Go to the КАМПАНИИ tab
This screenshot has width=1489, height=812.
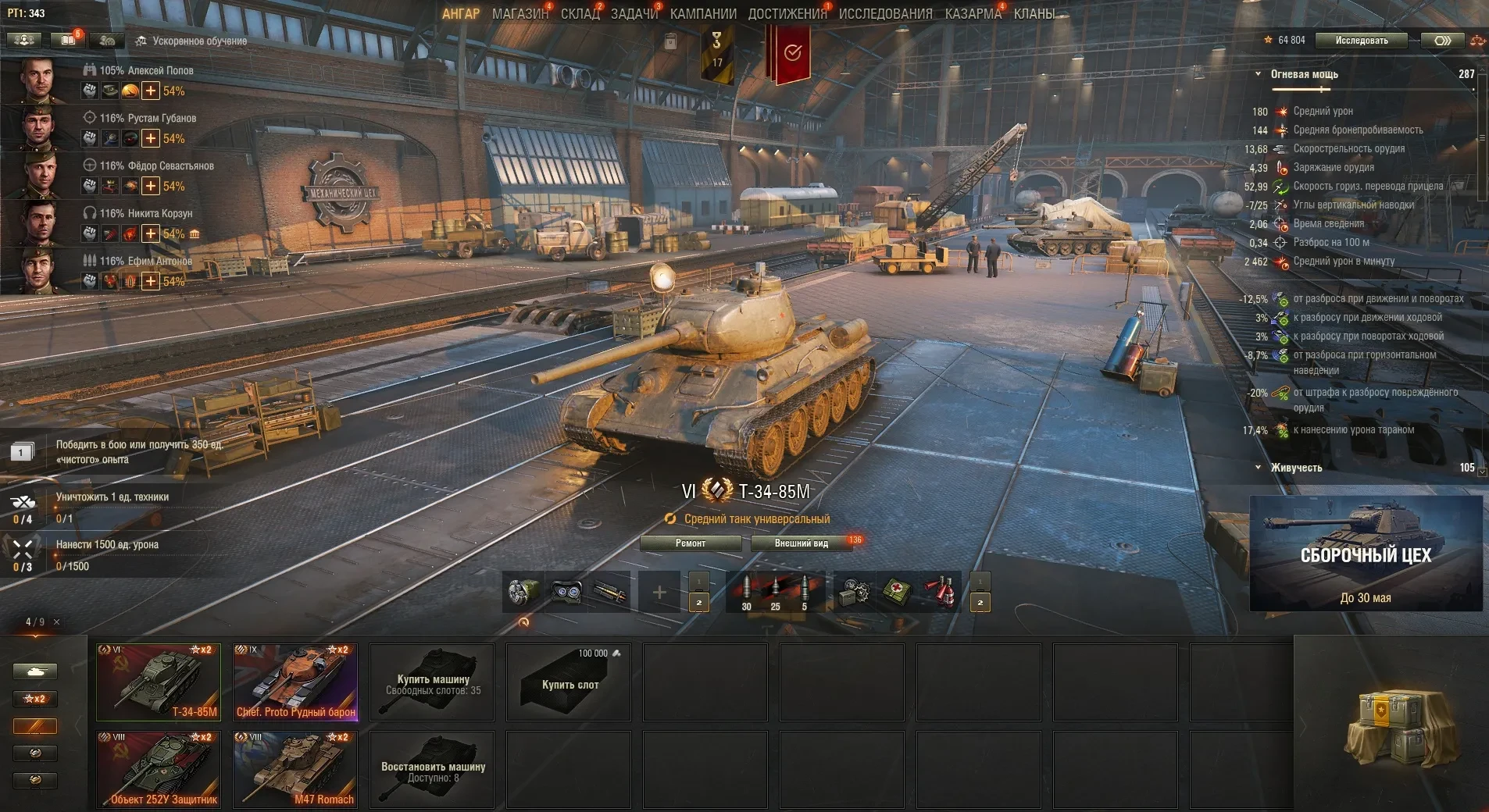click(x=703, y=14)
